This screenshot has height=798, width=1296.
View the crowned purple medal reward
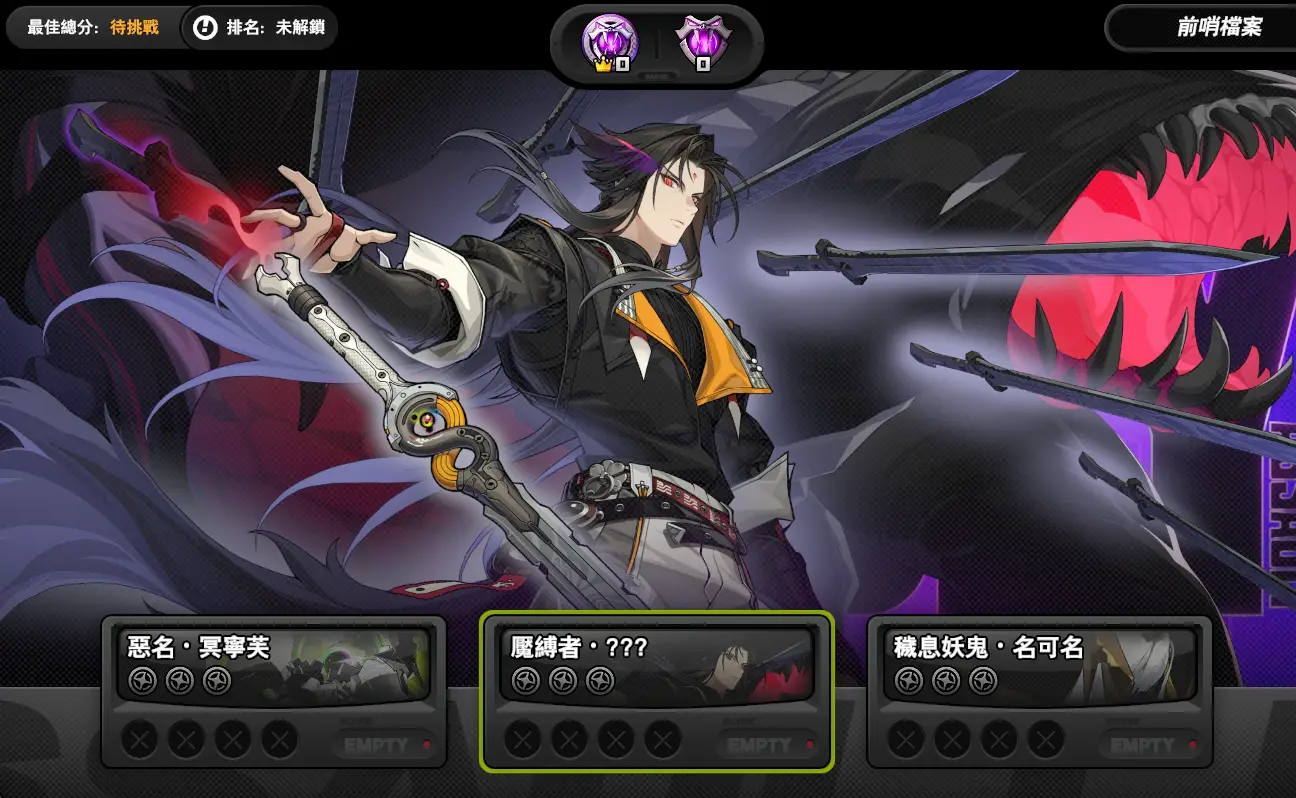click(x=609, y=44)
